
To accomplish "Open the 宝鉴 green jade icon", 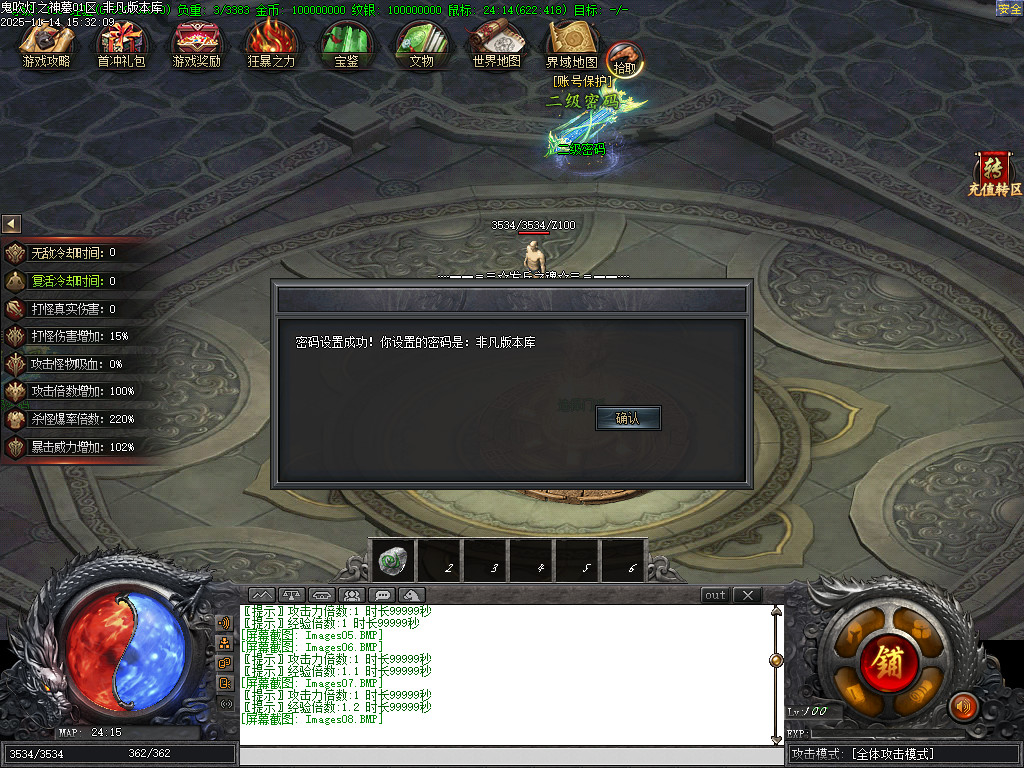I will (x=346, y=45).
